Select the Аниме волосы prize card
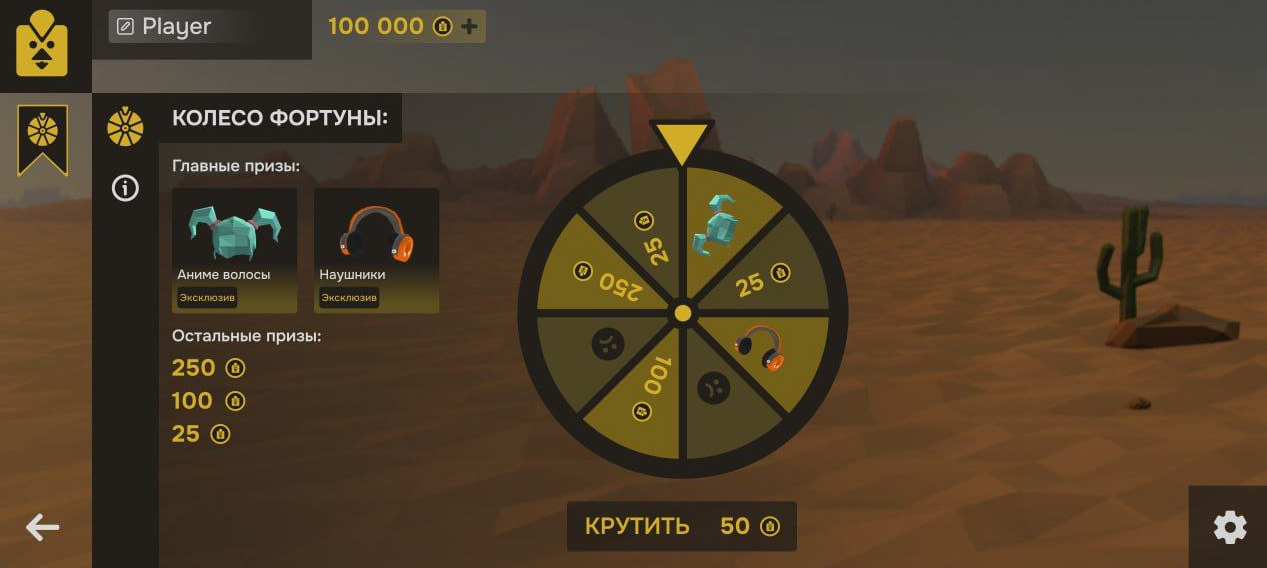Image resolution: width=1267 pixels, height=568 pixels. (x=234, y=250)
